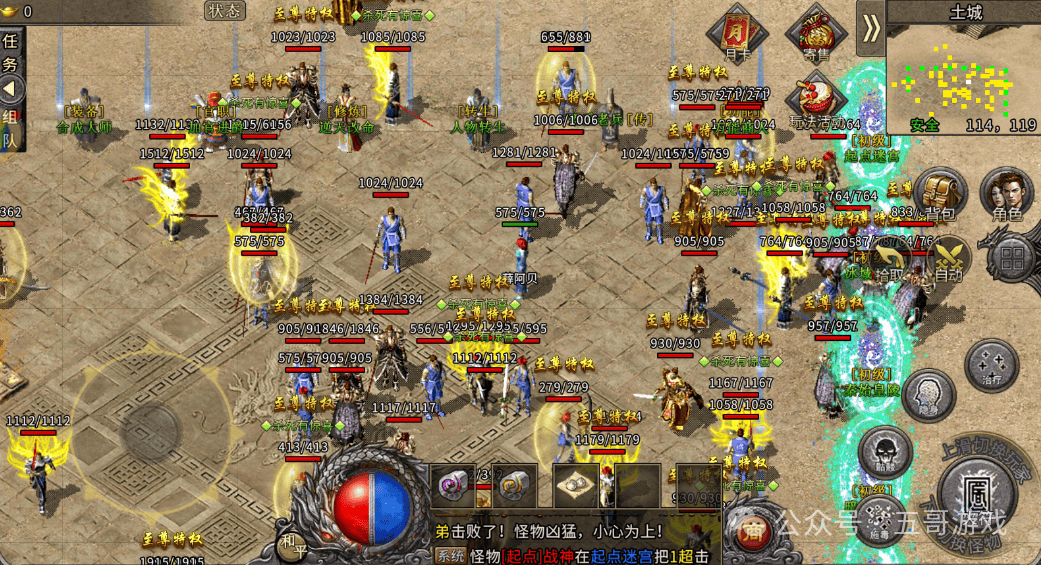This screenshot has height=565, width=1041.
Task: Use the 骷髅 skeleton summon skill
Action: (885, 452)
